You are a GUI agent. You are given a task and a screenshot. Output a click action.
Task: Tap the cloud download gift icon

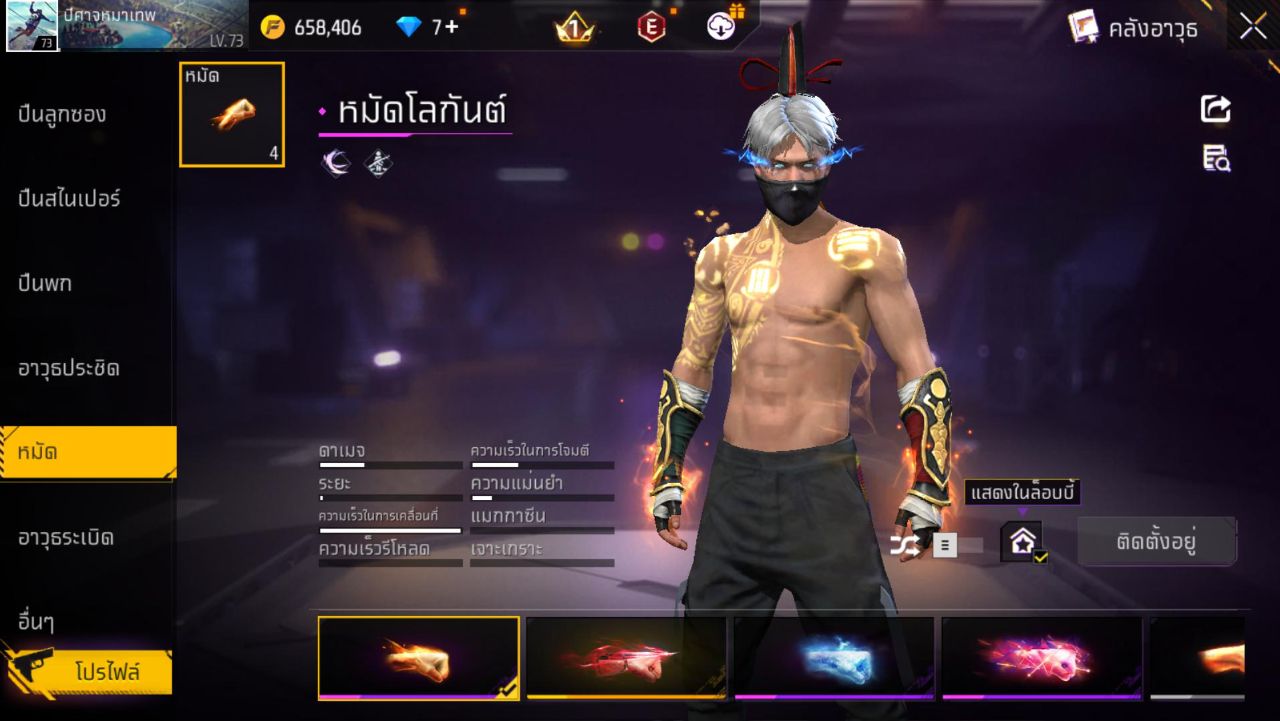point(722,27)
